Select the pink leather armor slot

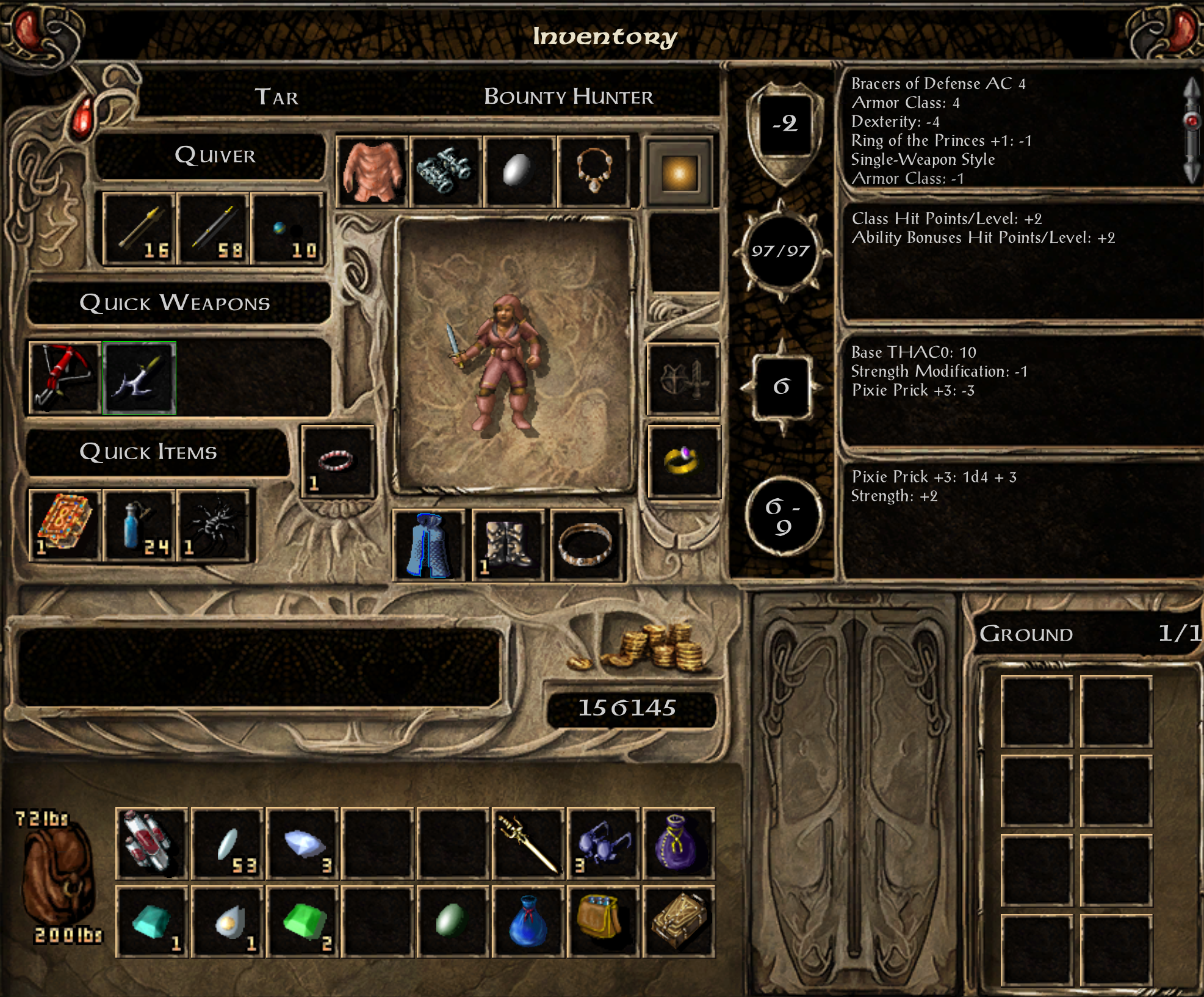[x=372, y=172]
